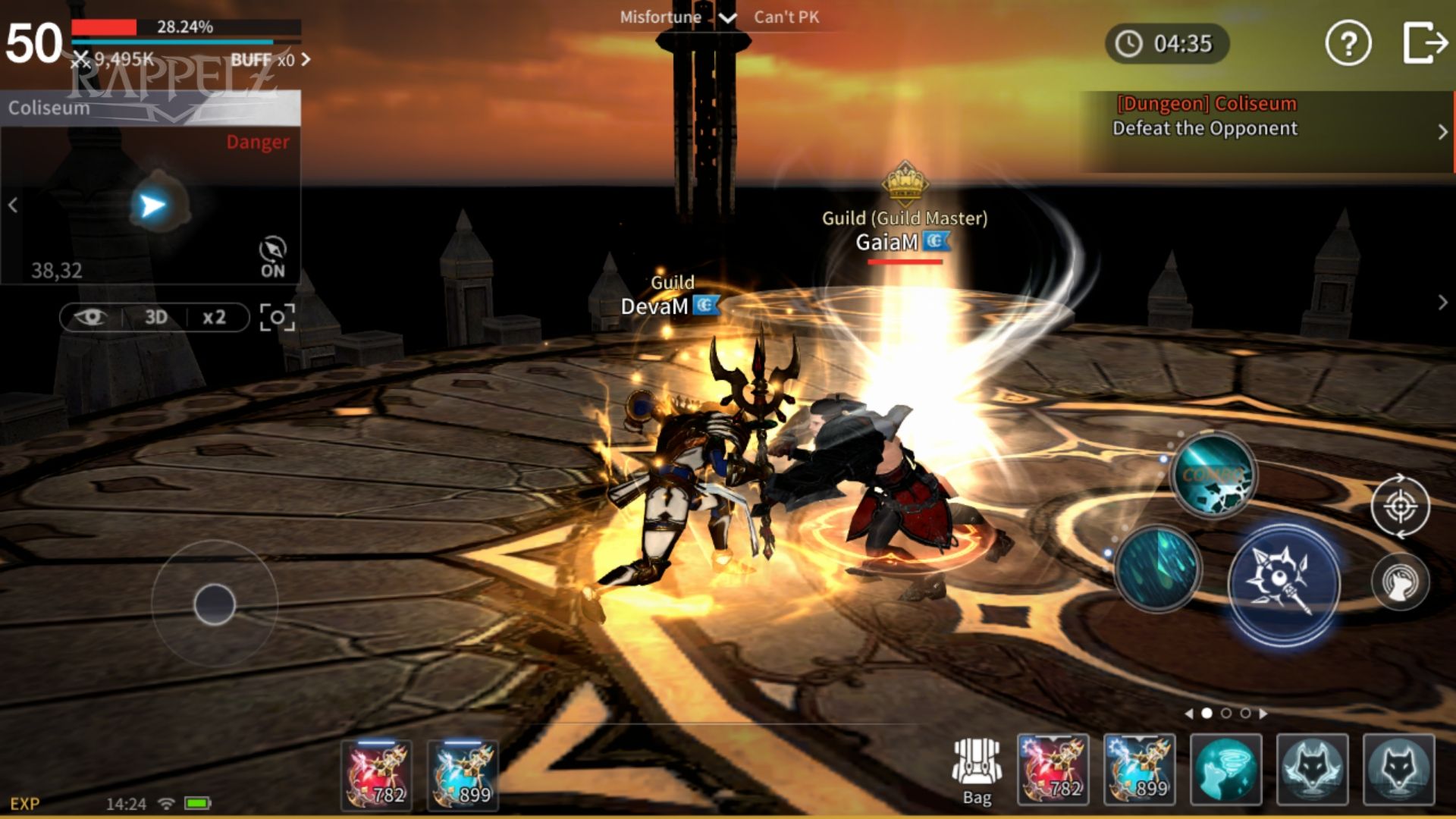Tap the screenshot frame icon
The image size is (1456, 819).
pyautogui.click(x=278, y=317)
